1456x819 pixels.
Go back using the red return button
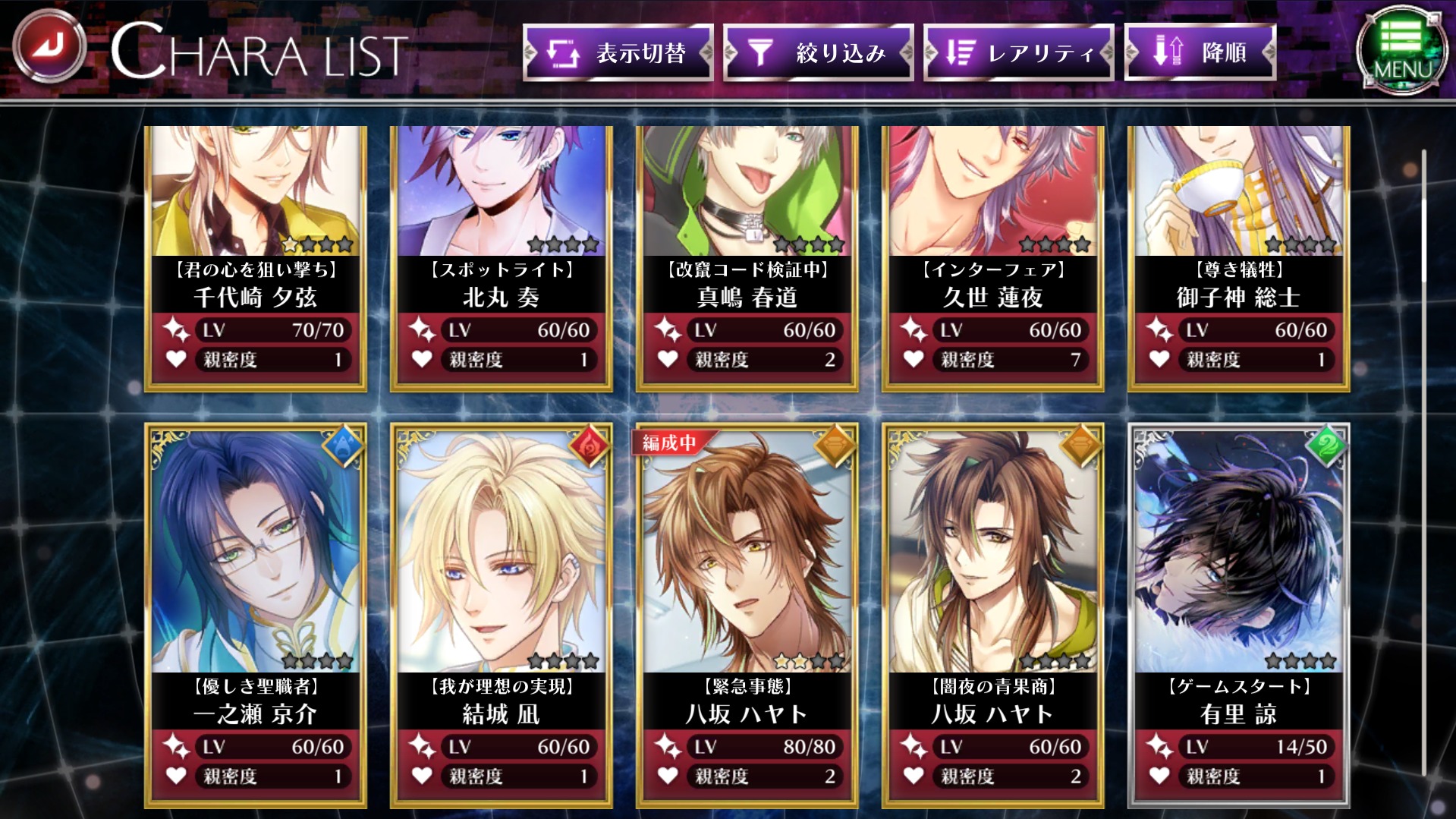(x=50, y=46)
